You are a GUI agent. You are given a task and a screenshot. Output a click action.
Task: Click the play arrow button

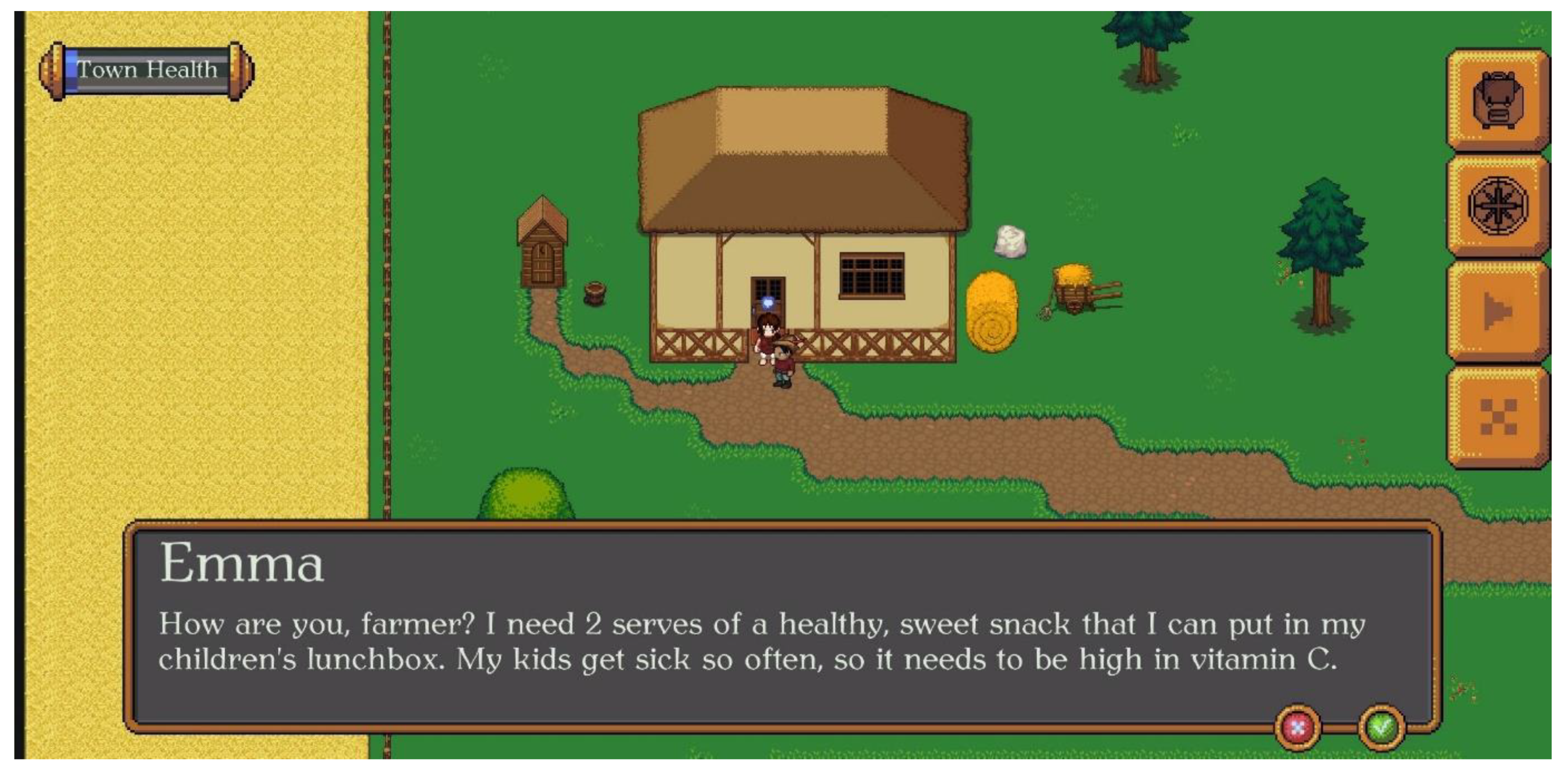click(1497, 311)
